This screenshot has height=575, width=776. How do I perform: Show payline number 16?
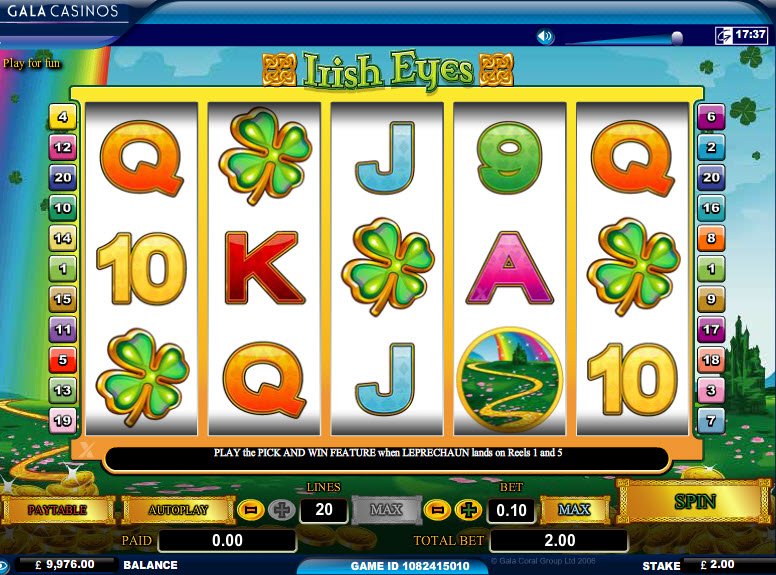point(710,208)
